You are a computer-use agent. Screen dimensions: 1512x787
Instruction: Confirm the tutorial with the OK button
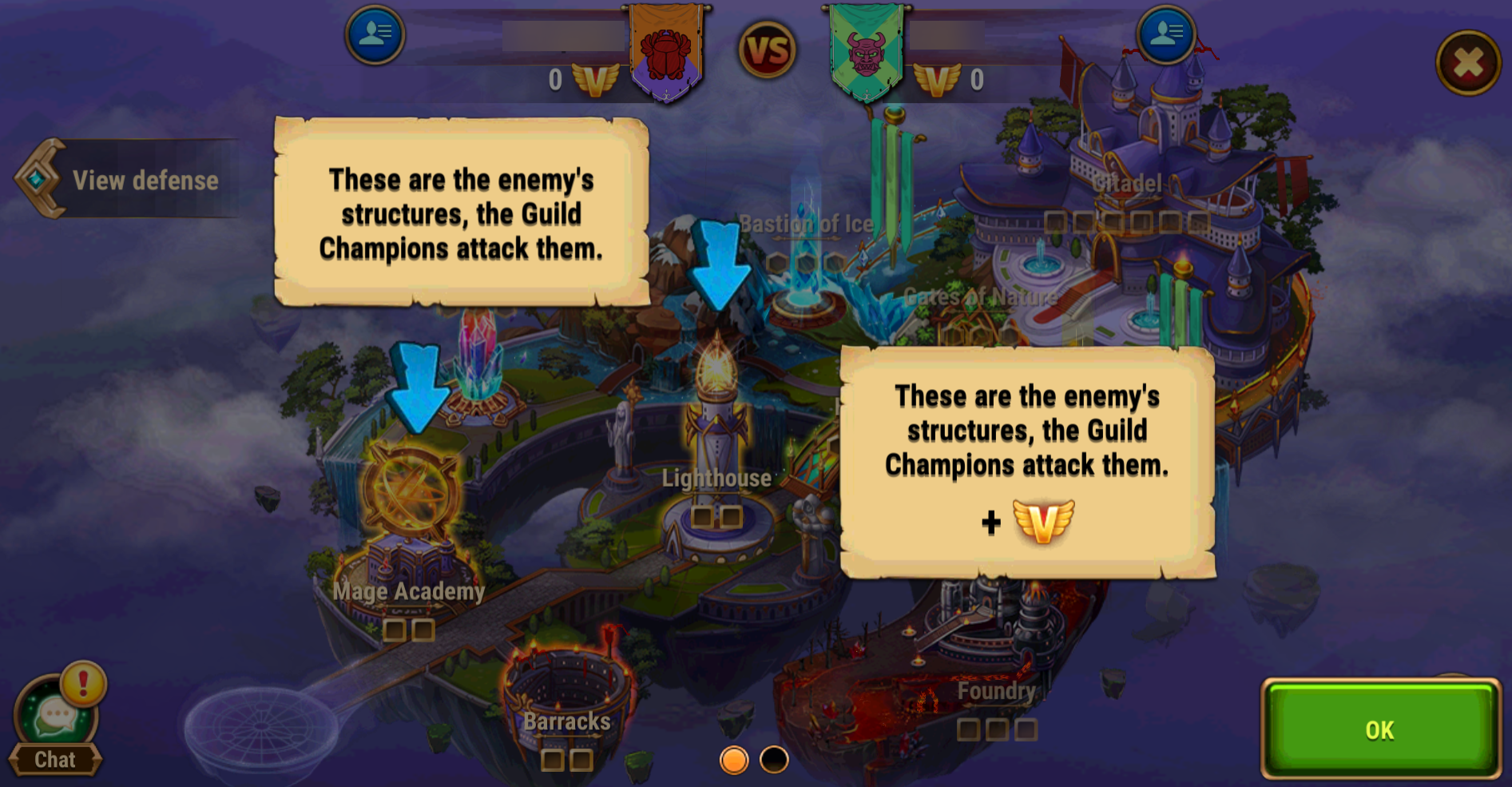1379,728
